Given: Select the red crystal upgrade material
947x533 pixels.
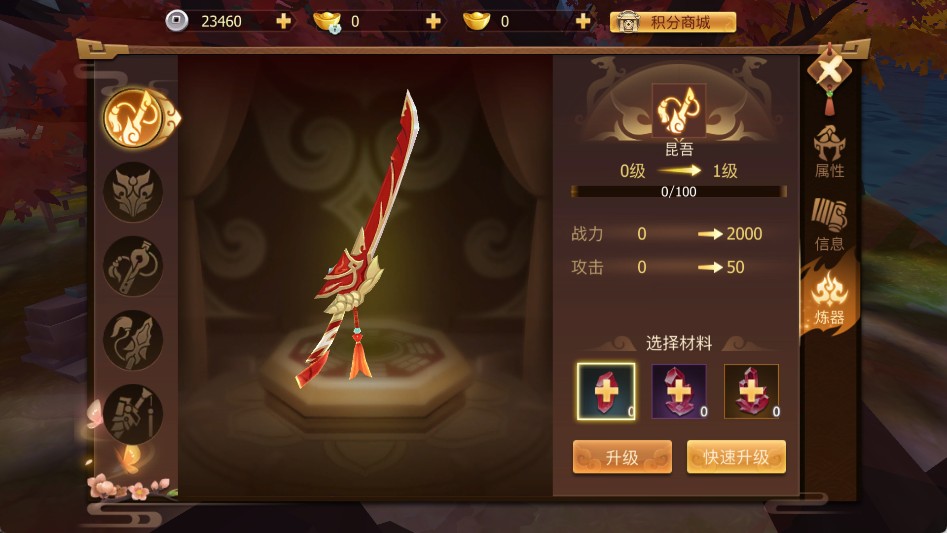Looking at the screenshot, I should [606, 391].
